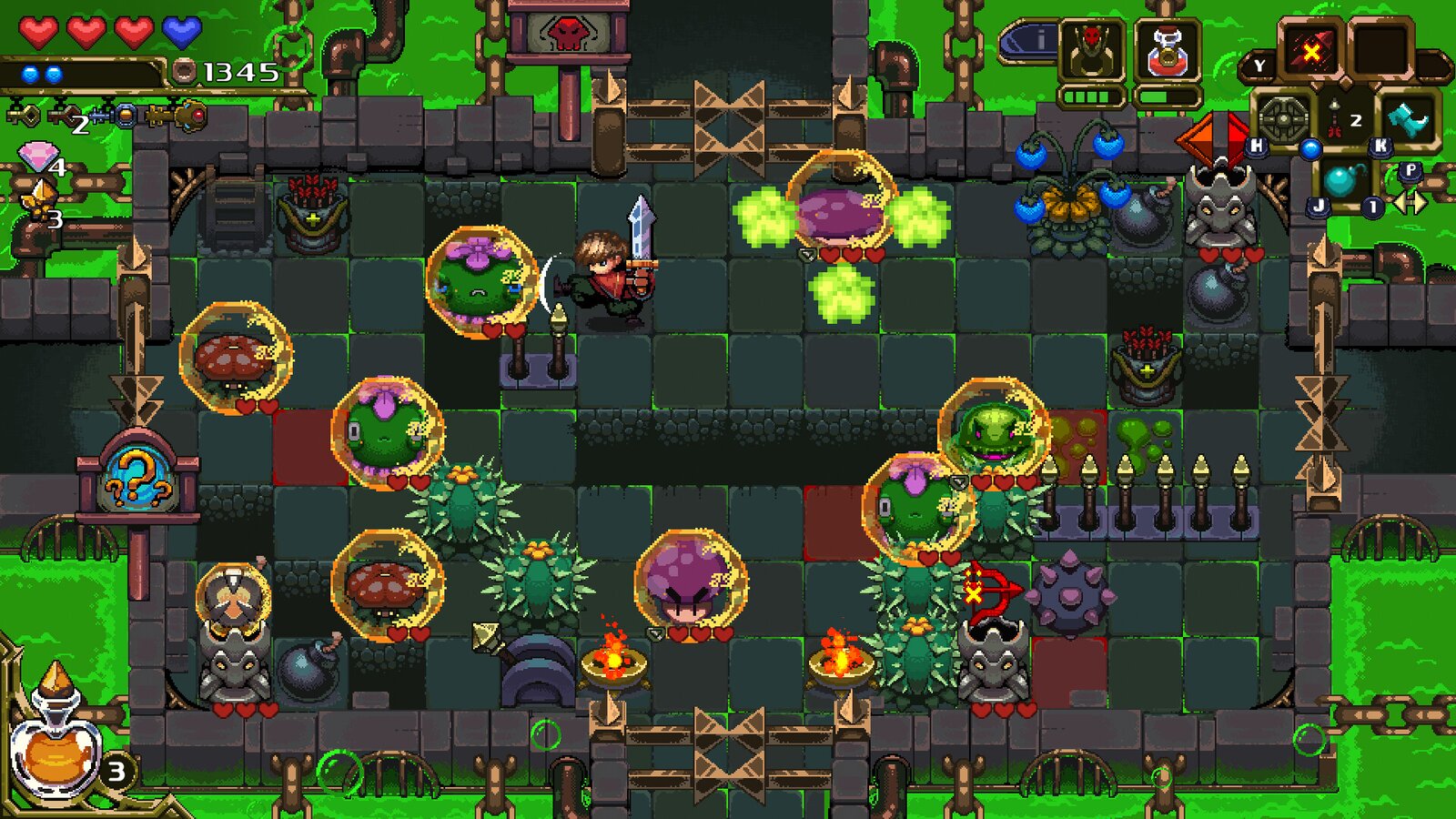Click the demon mask ability icon
Viewport: 1456px width, 819px height.
(x=1092, y=50)
